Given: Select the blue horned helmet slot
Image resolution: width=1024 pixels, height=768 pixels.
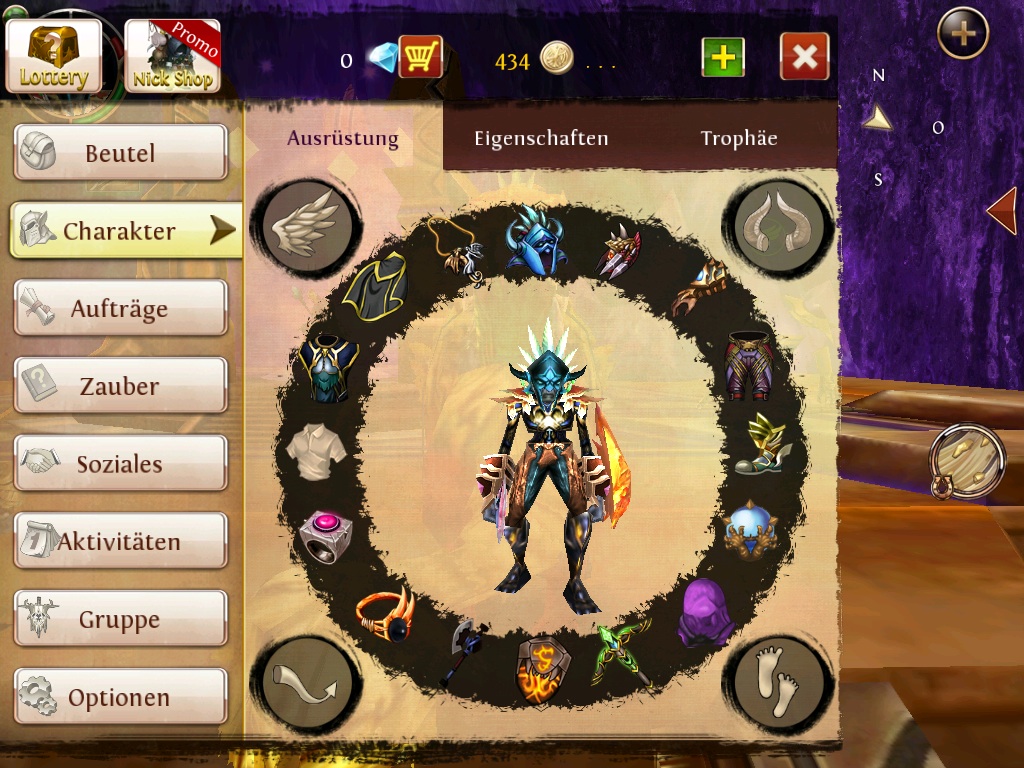Looking at the screenshot, I should tap(533, 240).
